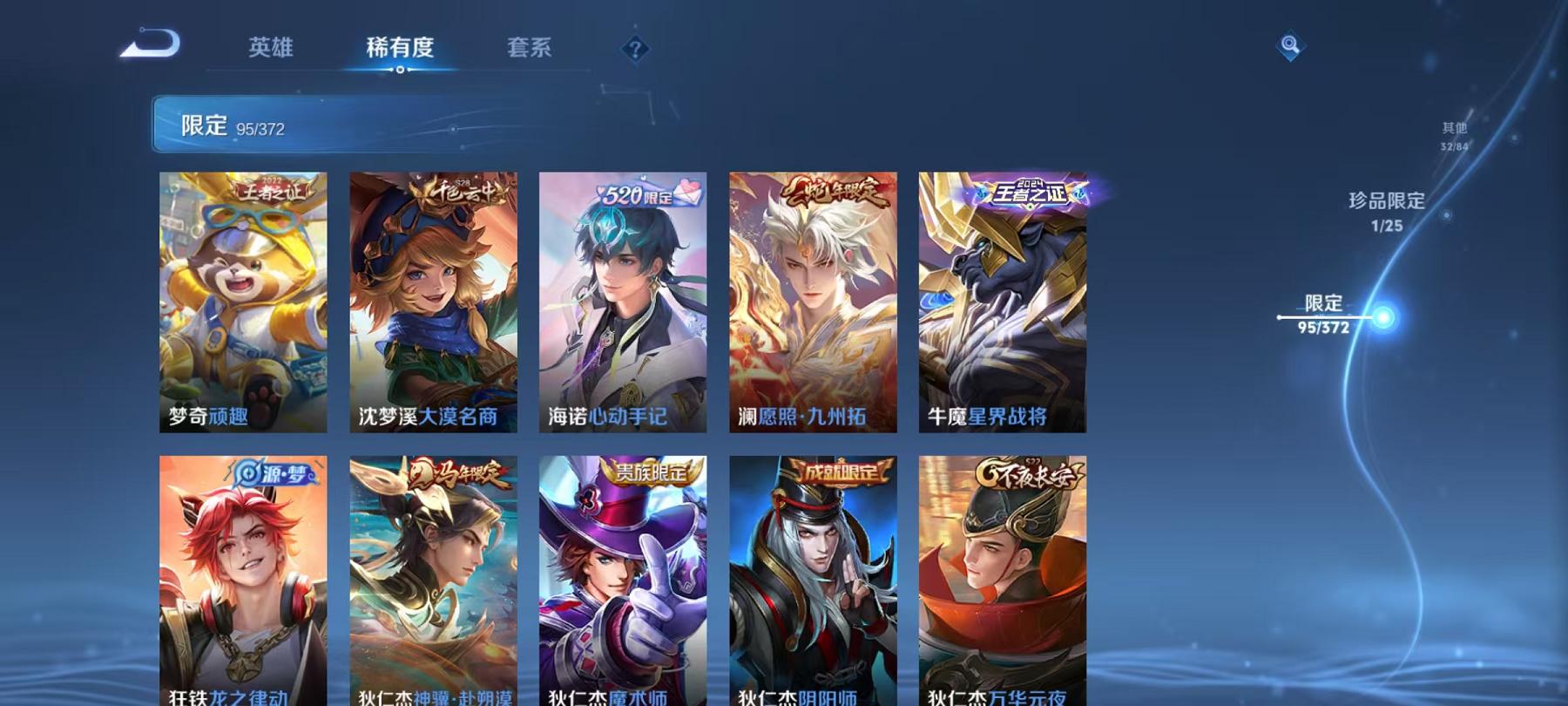Image resolution: width=1568 pixels, height=706 pixels.
Task: Select the 狄仁杰魔术师 贵族限定 skin
Action: 624,575
